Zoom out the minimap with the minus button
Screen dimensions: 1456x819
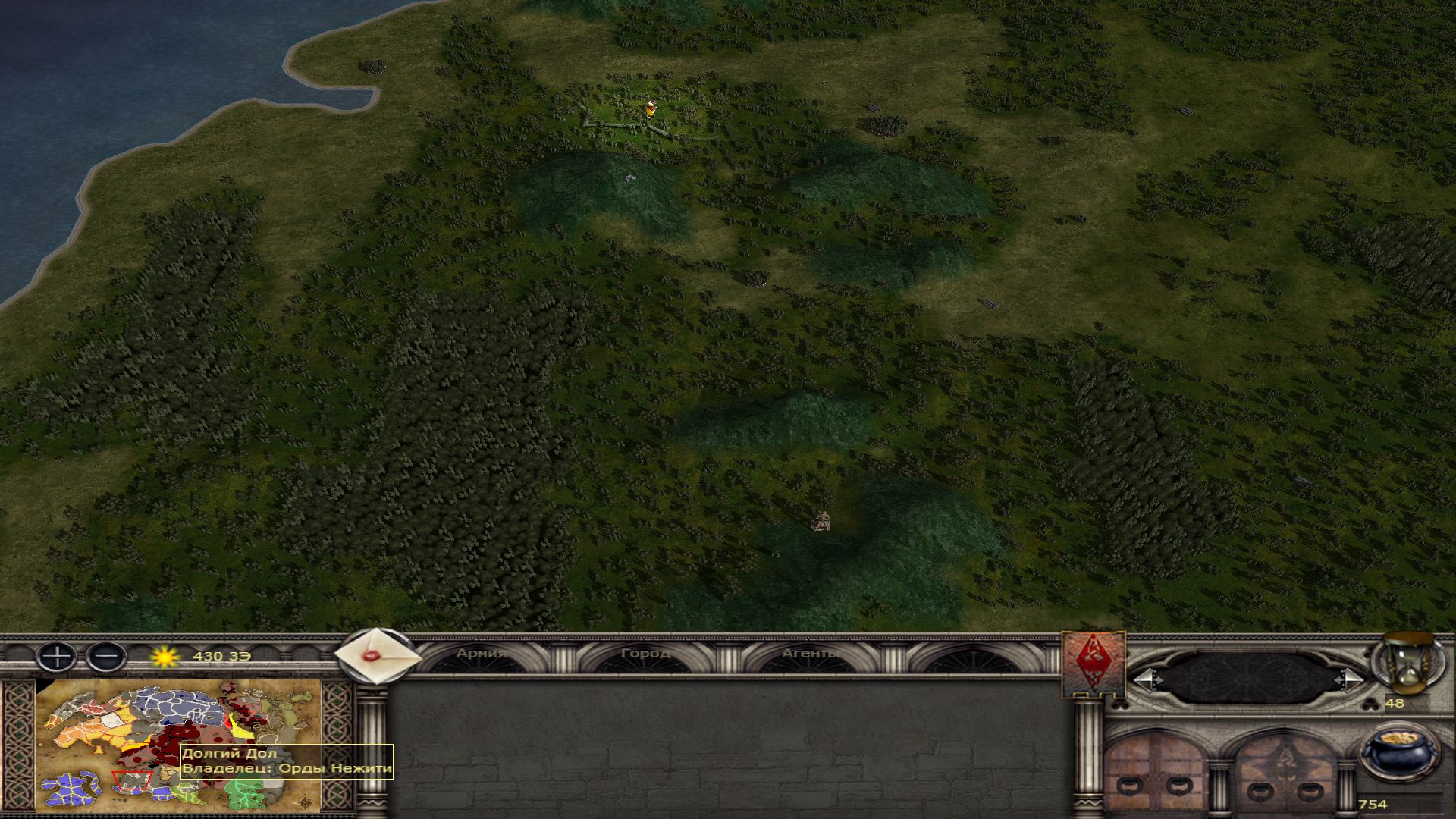[x=106, y=656]
